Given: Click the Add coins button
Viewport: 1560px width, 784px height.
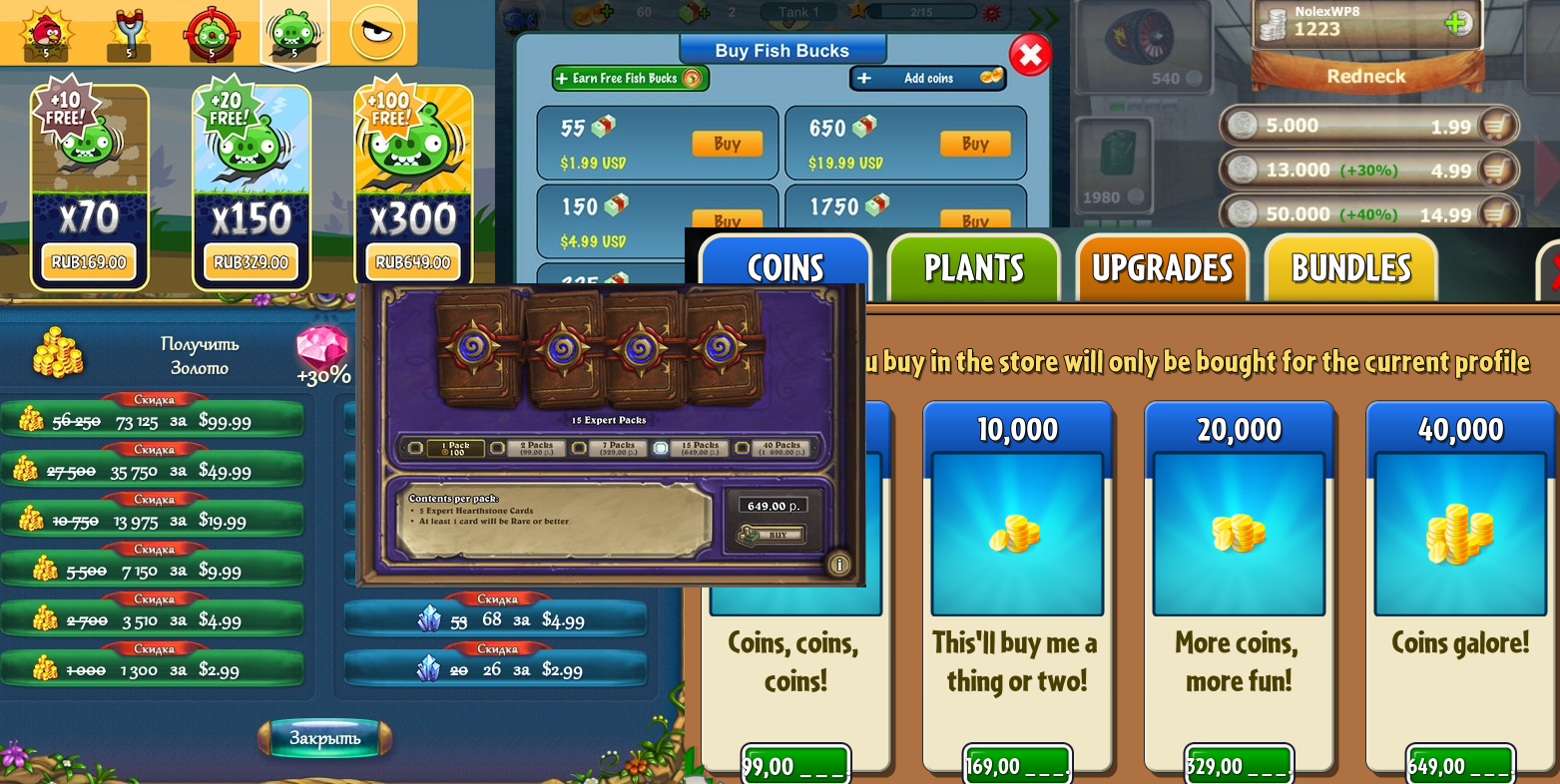Looking at the screenshot, I should 926,78.
